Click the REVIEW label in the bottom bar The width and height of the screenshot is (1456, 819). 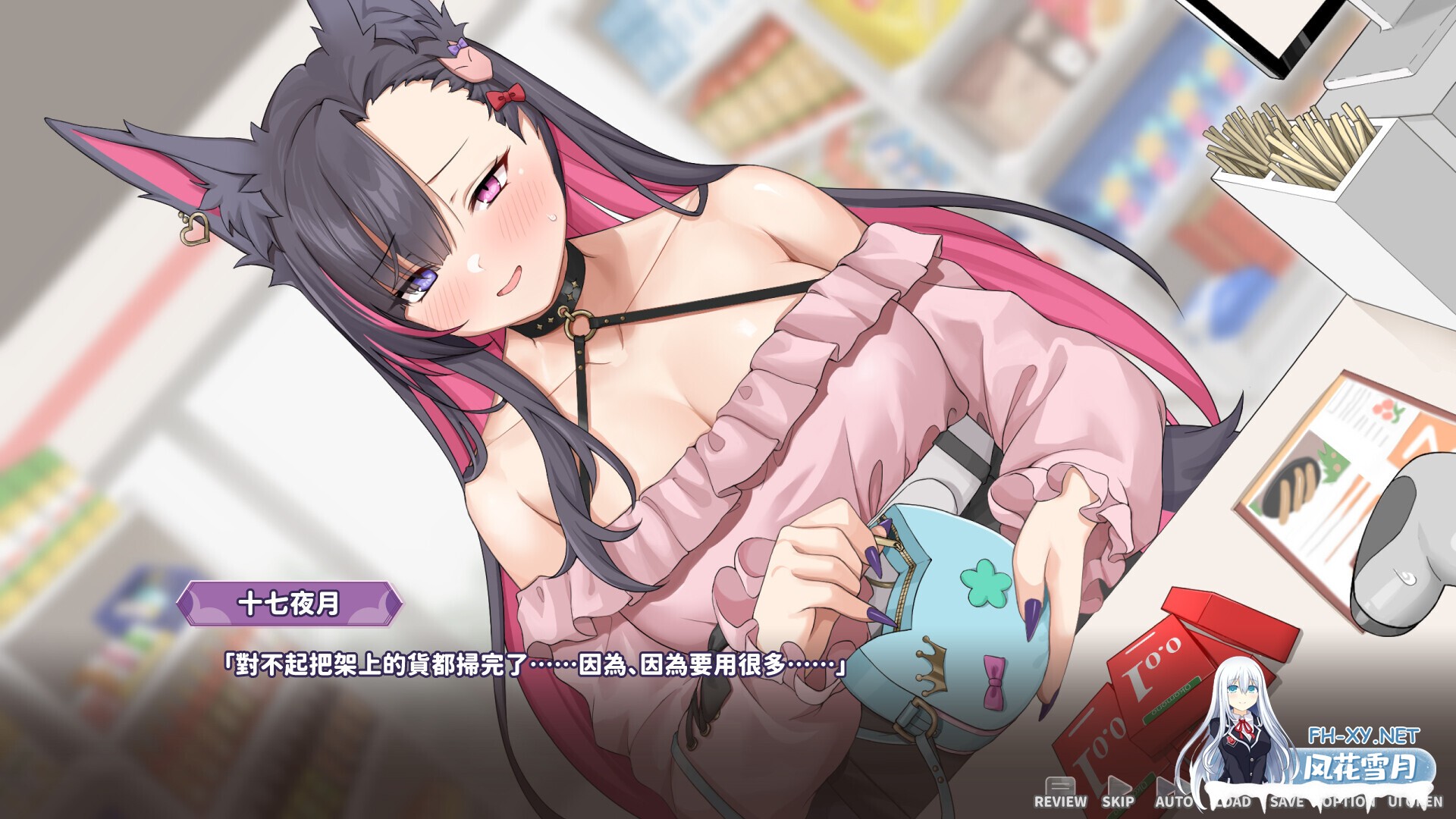tap(1060, 802)
